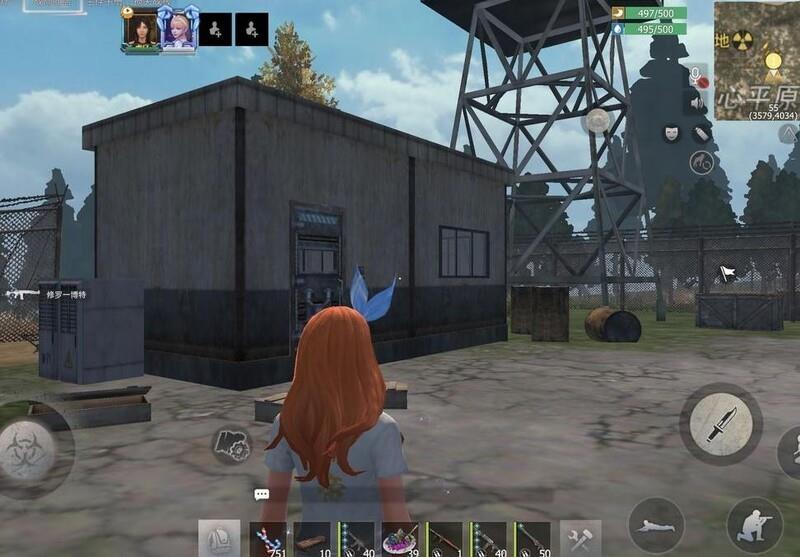Viewport: 800px width, 557px height.
Task: Toggle the speaker sound icon
Action: (x=696, y=101)
